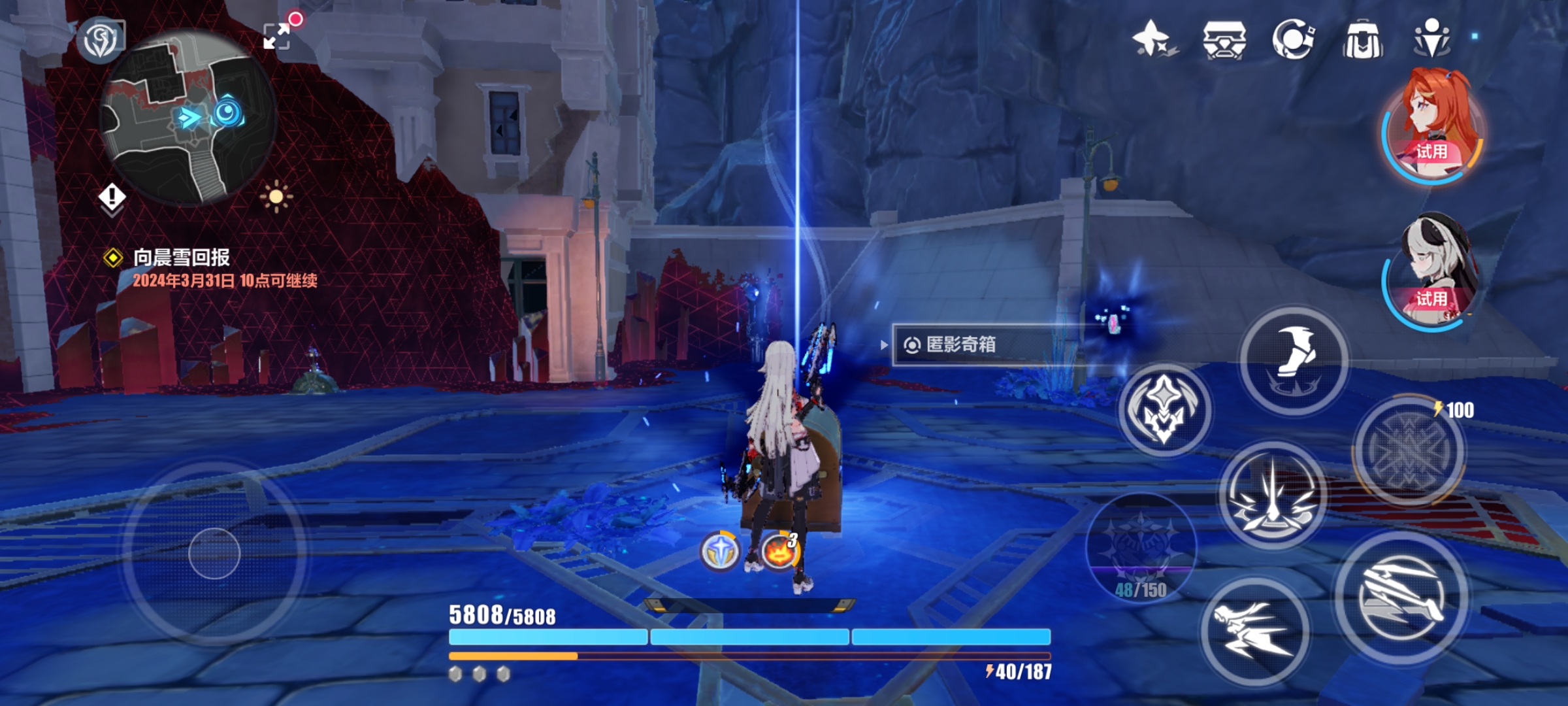Use the skill button showing 48/150
This screenshot has width=1568, height=706.
pyautogui.click(x=1141, y=546)
